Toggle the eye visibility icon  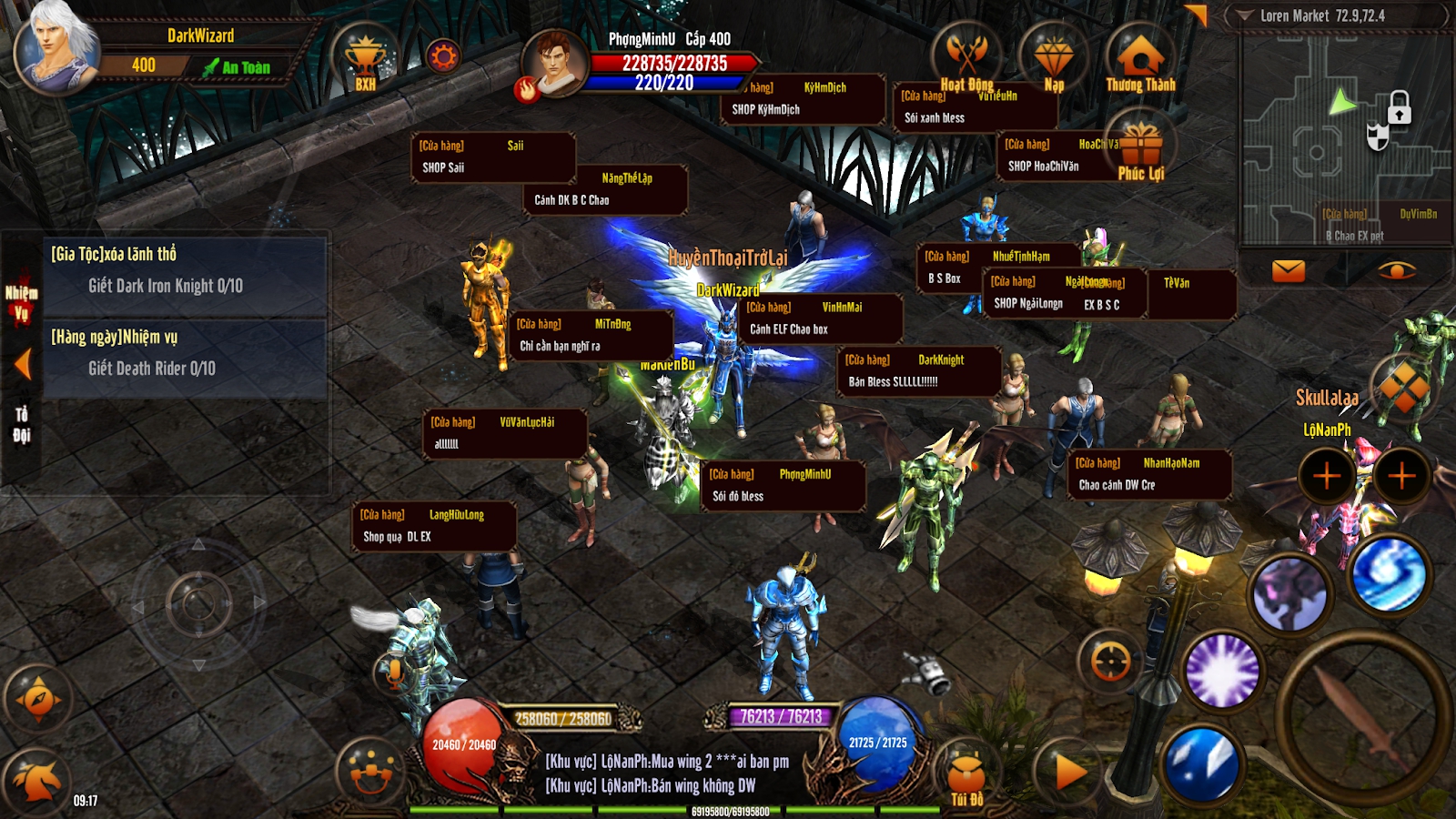[1396, 270]
